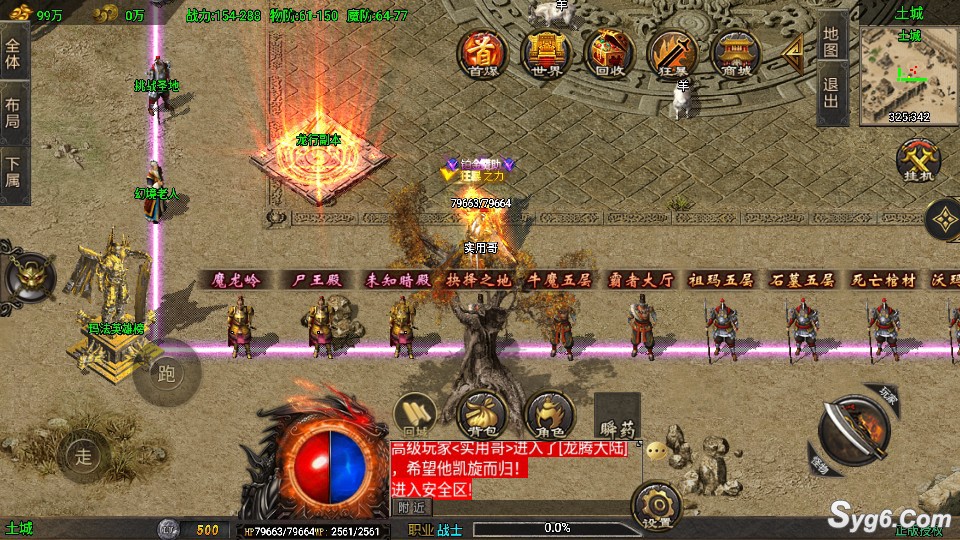
Task: Open the 地图 map button
Action: (x=832, y=41)
